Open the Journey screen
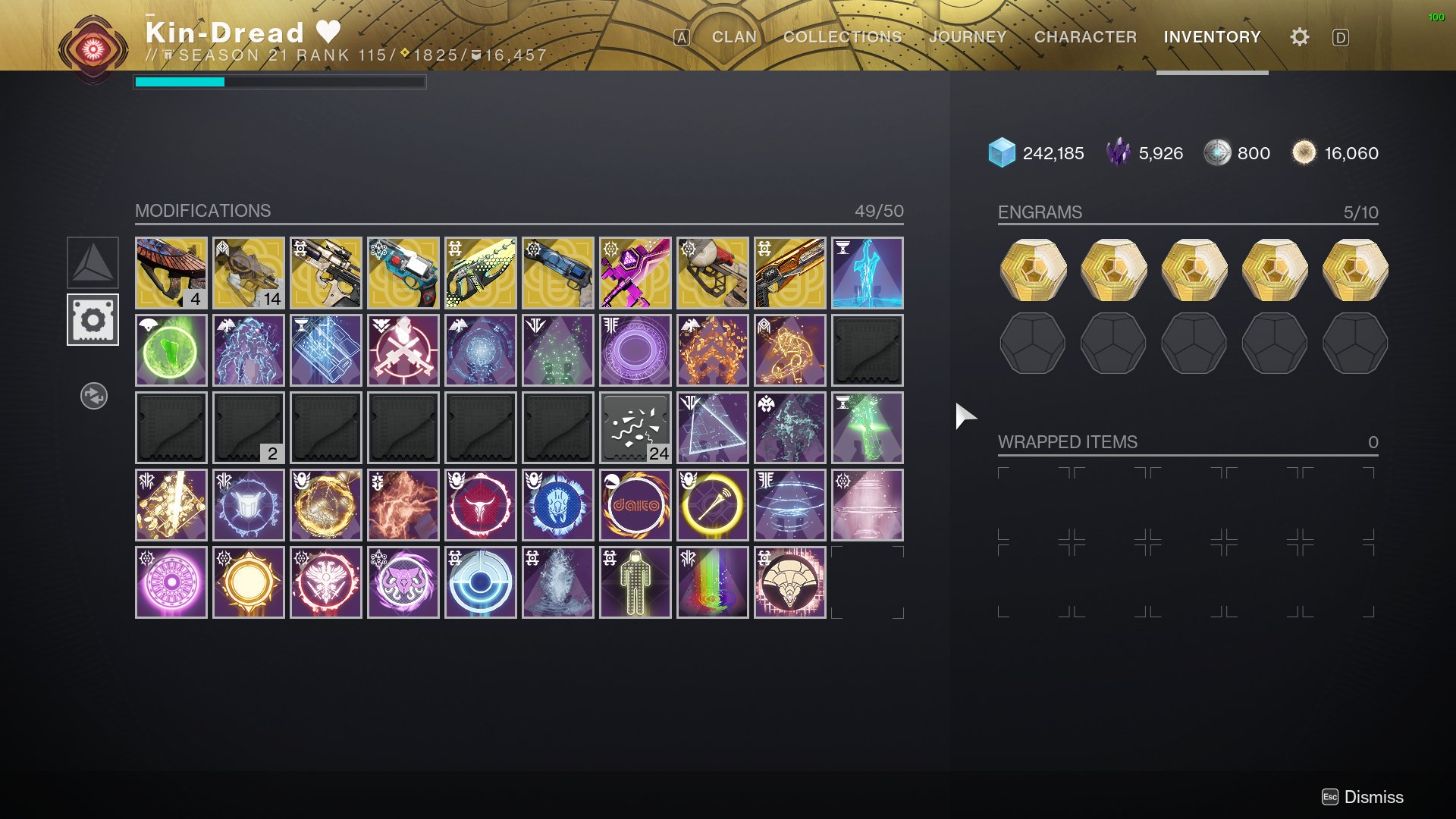This screenshot has height=819, width=1456. pyautogui.click(x=968, y=36)
